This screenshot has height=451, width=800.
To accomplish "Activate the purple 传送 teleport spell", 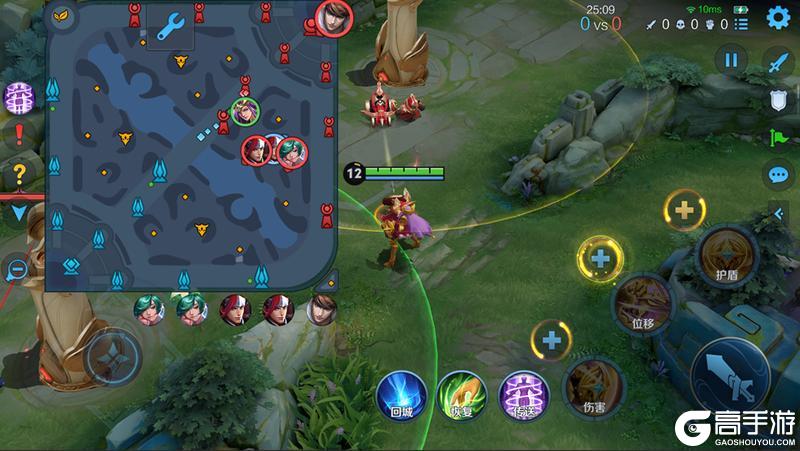I will pyautogui.click(x=521, y=393).
